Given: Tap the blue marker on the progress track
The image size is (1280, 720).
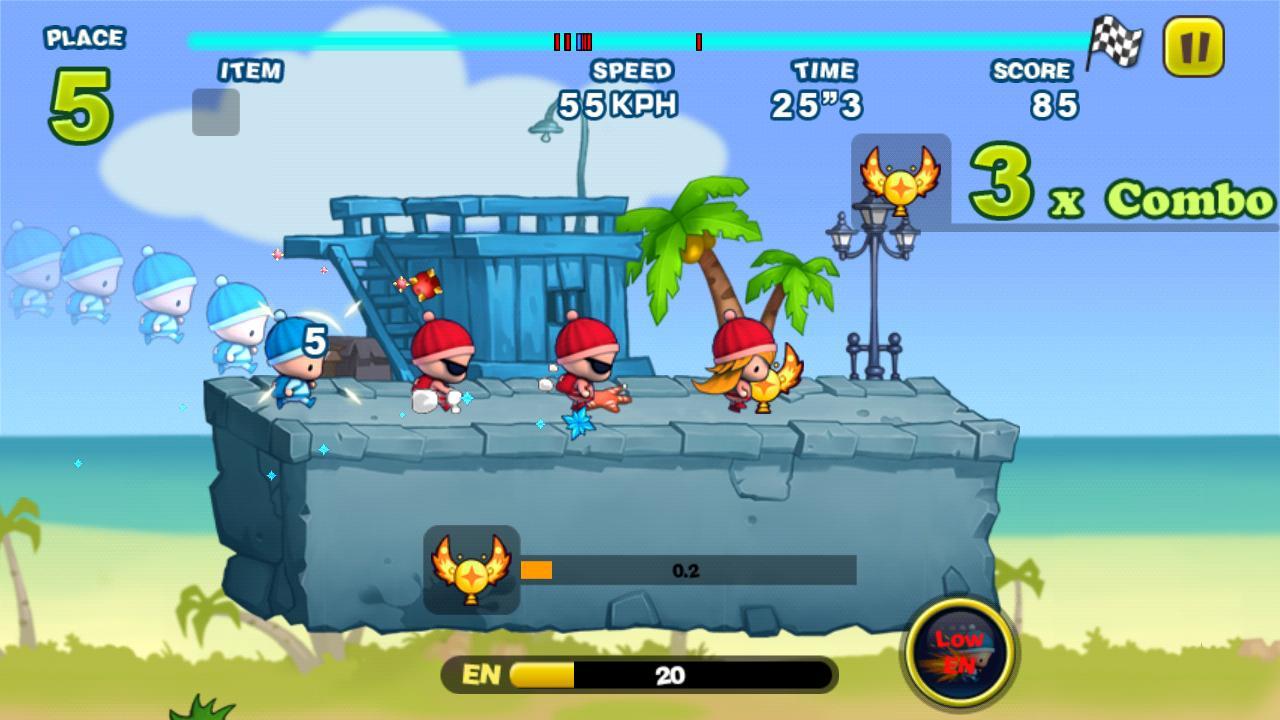Looking at the screenshot, I should (578, 42).
